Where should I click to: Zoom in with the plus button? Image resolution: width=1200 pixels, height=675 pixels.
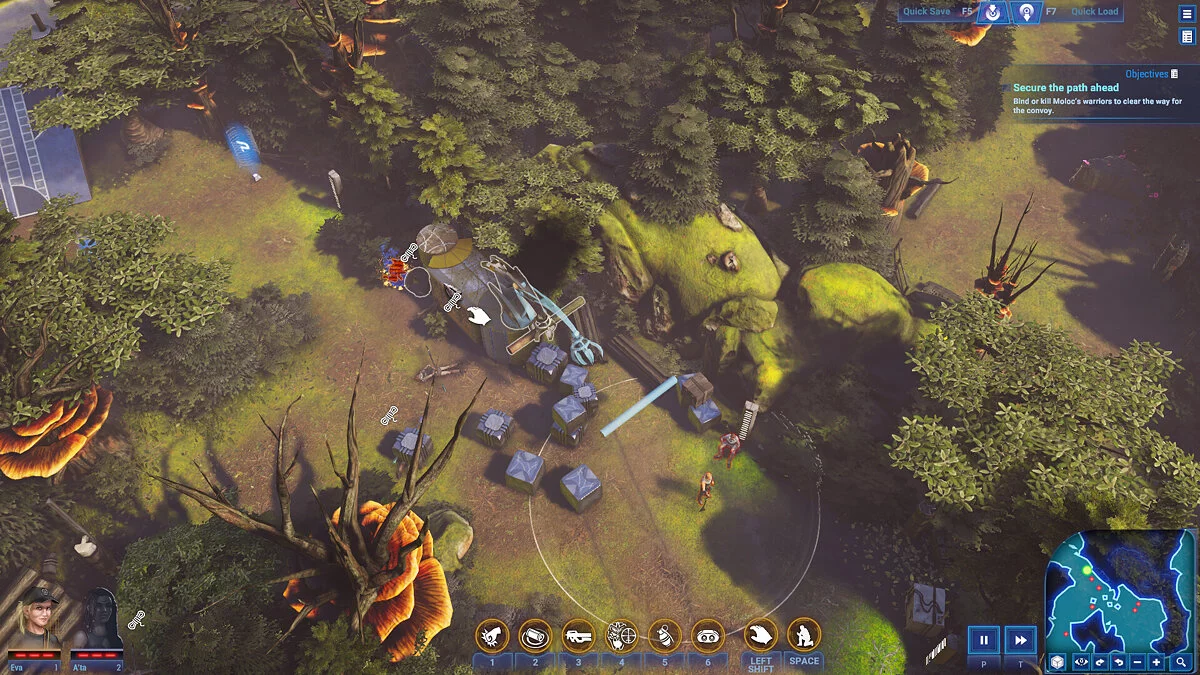[x=1157, y=662]
